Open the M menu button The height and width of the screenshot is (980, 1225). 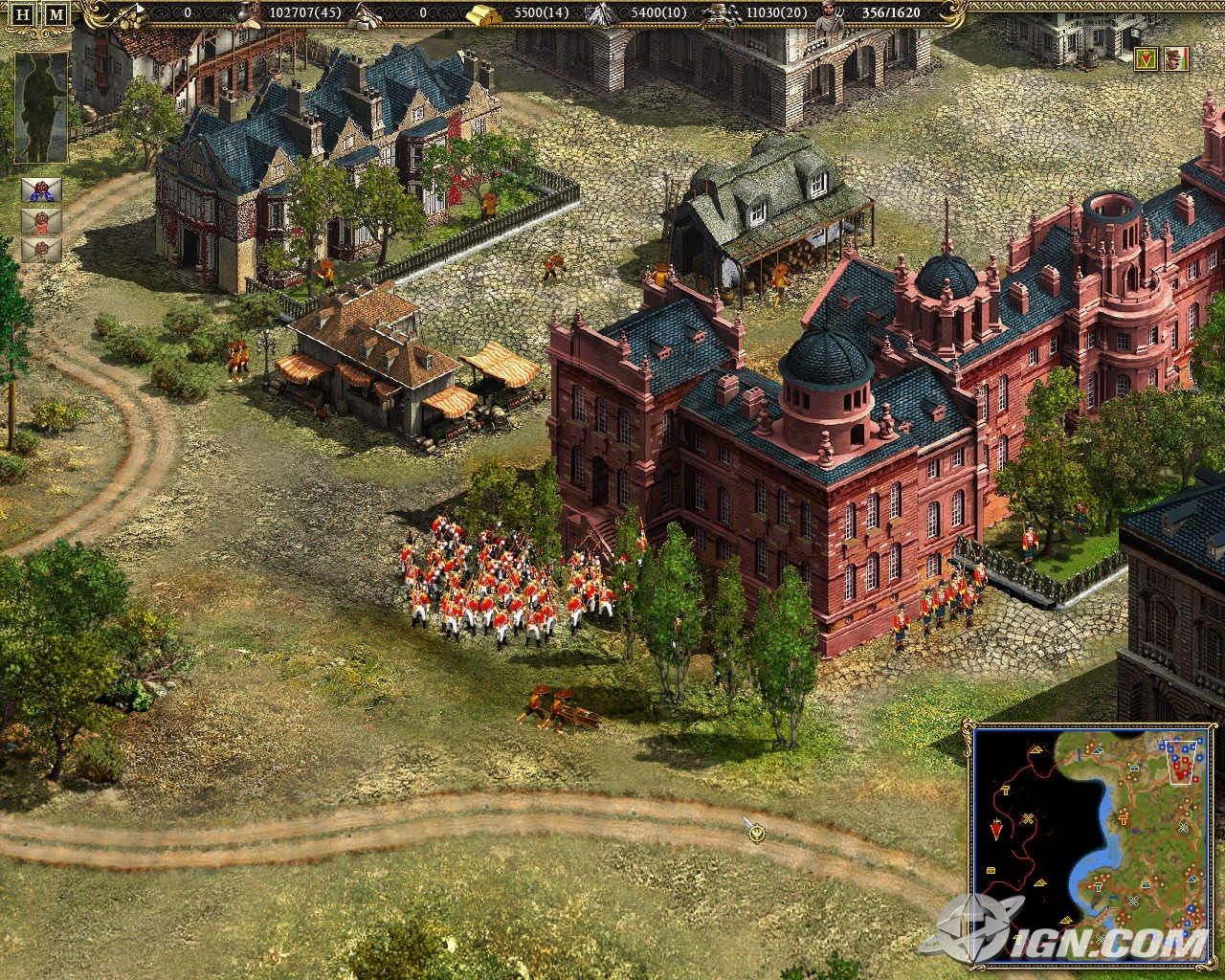coord(56,14)
